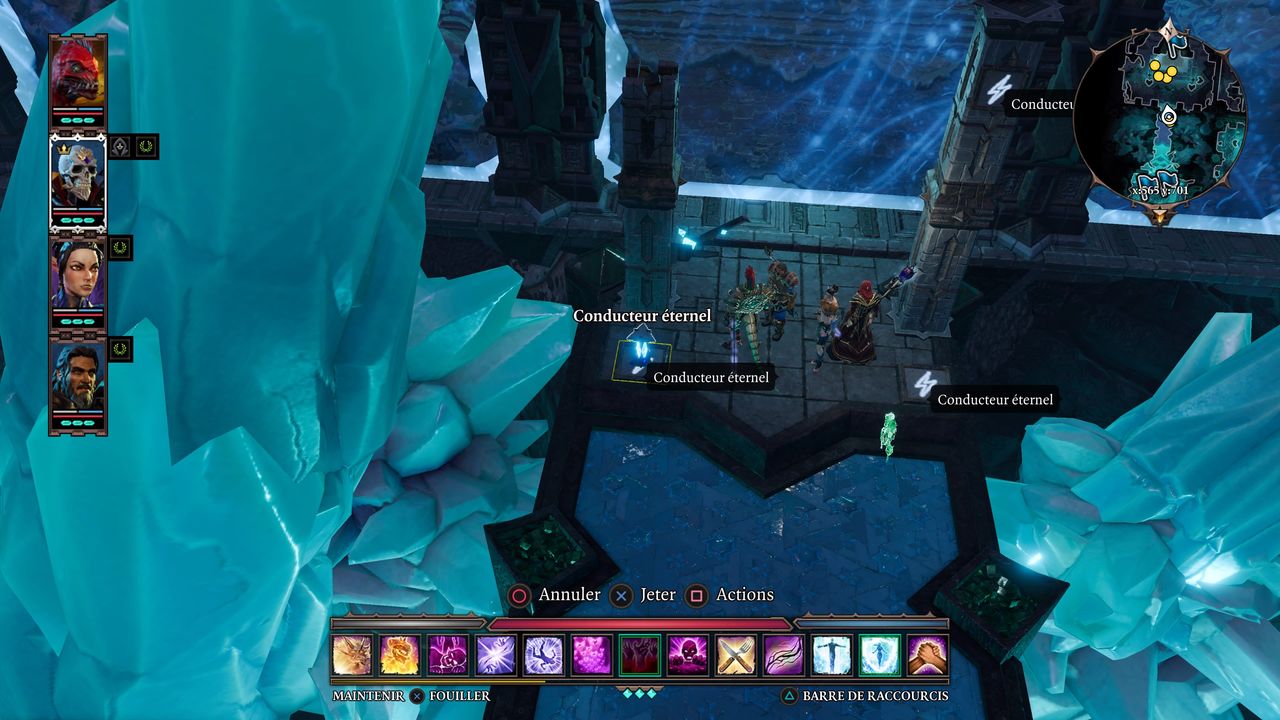1280x720 pixels.
Task: Use the falling figure skill icon
Action: tap(544, 656)
